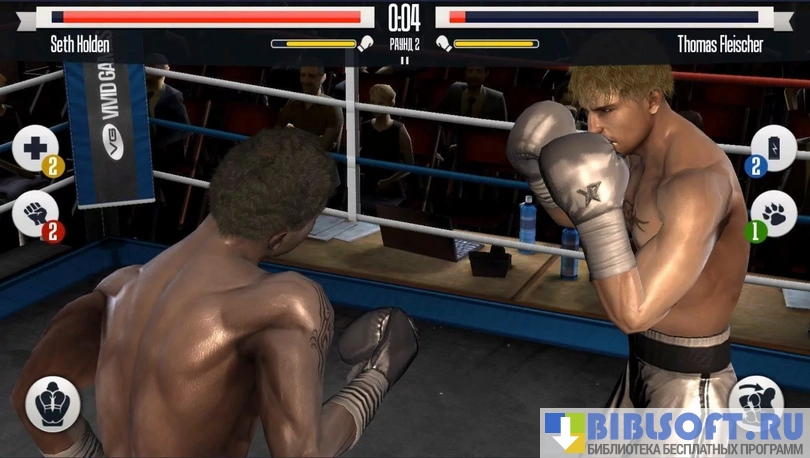Screen dimensions: 810x458
Task: Pause the match with the pause icon
Action: click(x=404, y=60)
